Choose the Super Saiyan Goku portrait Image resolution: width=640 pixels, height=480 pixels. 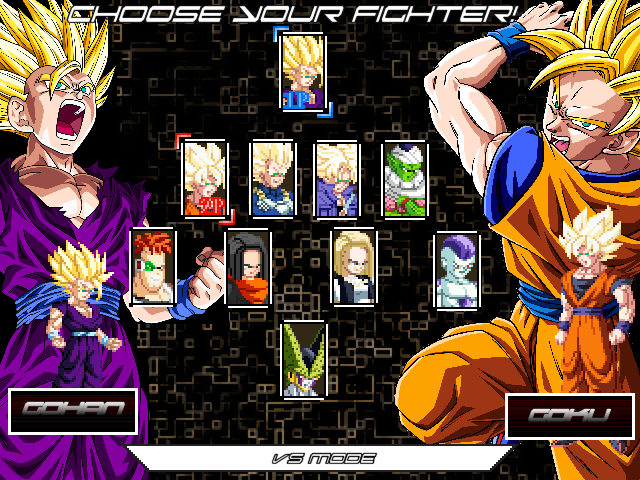[x=205, y=178]
